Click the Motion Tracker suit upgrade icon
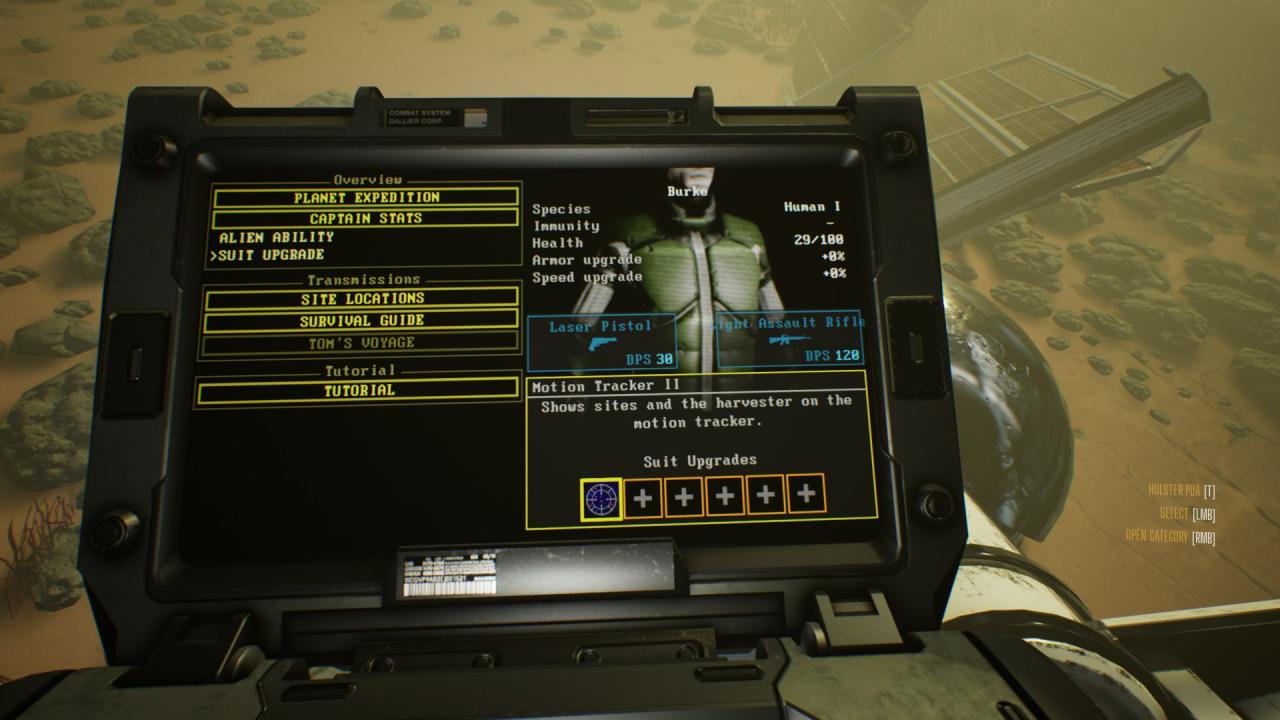The height and width of the screenshot is (720, 1280). [x=601, y=496]
